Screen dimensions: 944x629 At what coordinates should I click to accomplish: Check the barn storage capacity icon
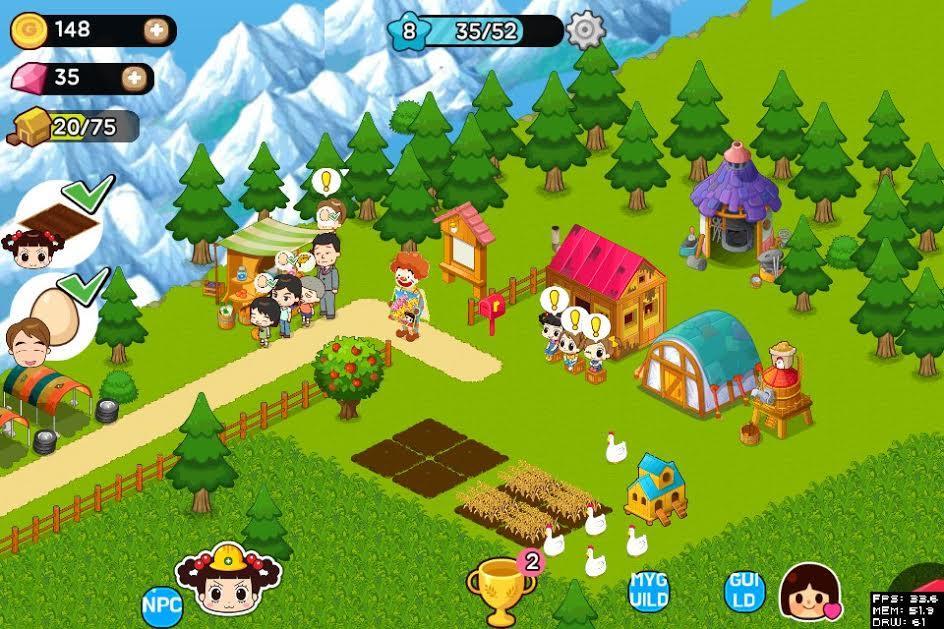pos(30,127)
